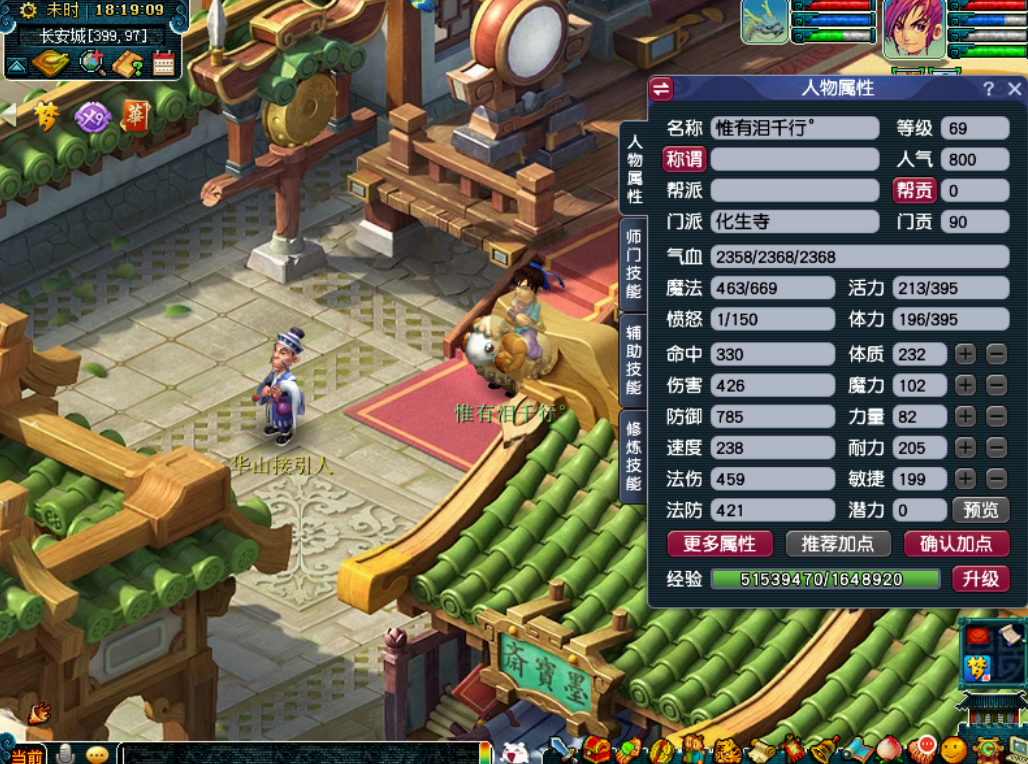
Task: Click the 升级 level up button
Action: point(980,579)
